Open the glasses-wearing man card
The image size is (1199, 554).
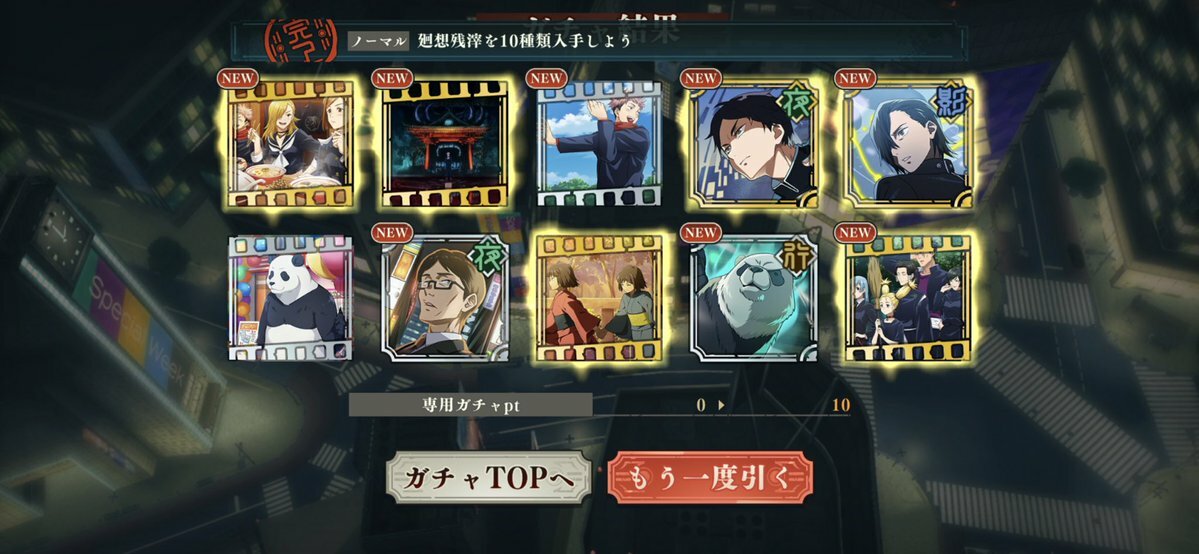coord(445,298)
